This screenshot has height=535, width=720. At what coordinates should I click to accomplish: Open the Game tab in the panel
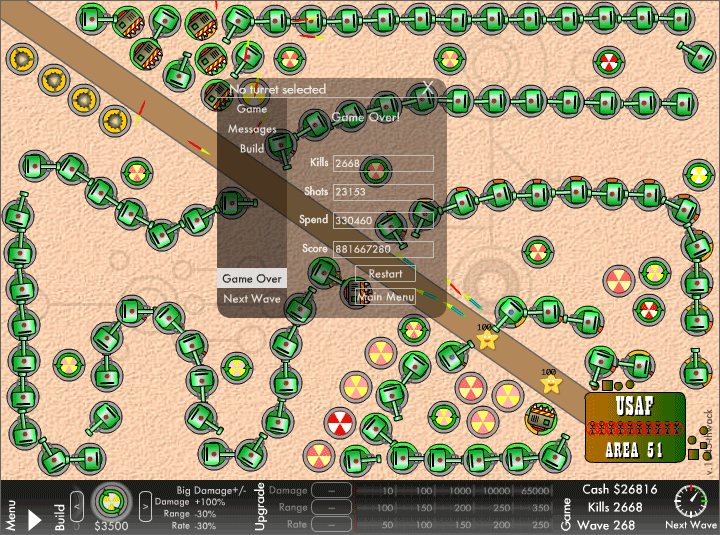click(x=252, y=109)
